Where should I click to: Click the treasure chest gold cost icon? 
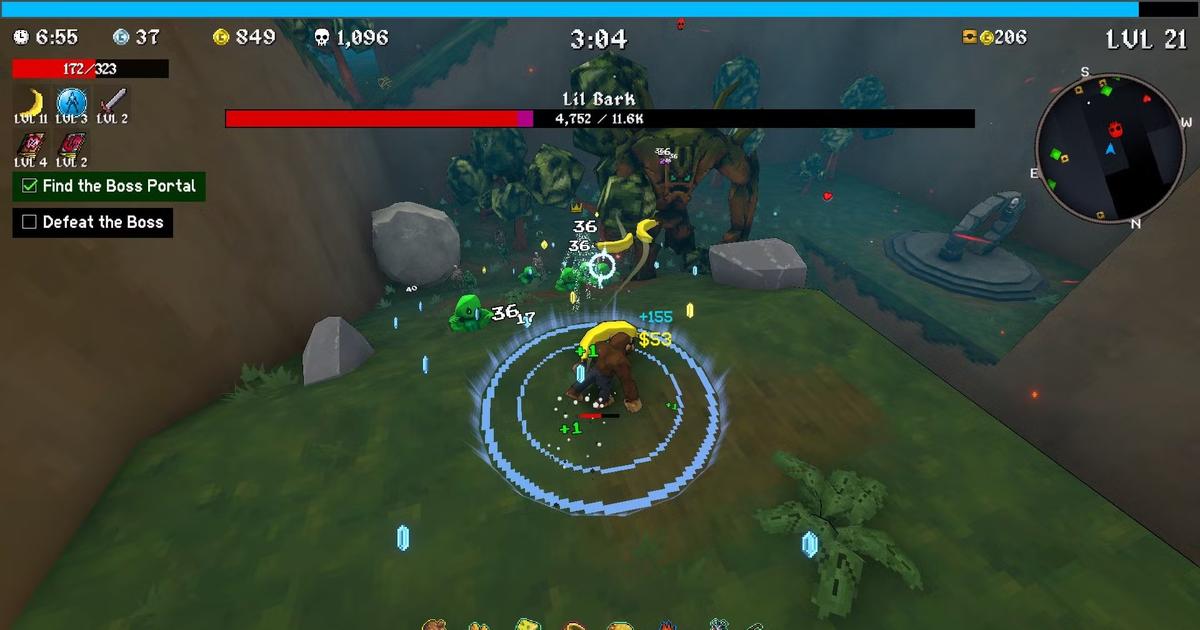[969, 37]
